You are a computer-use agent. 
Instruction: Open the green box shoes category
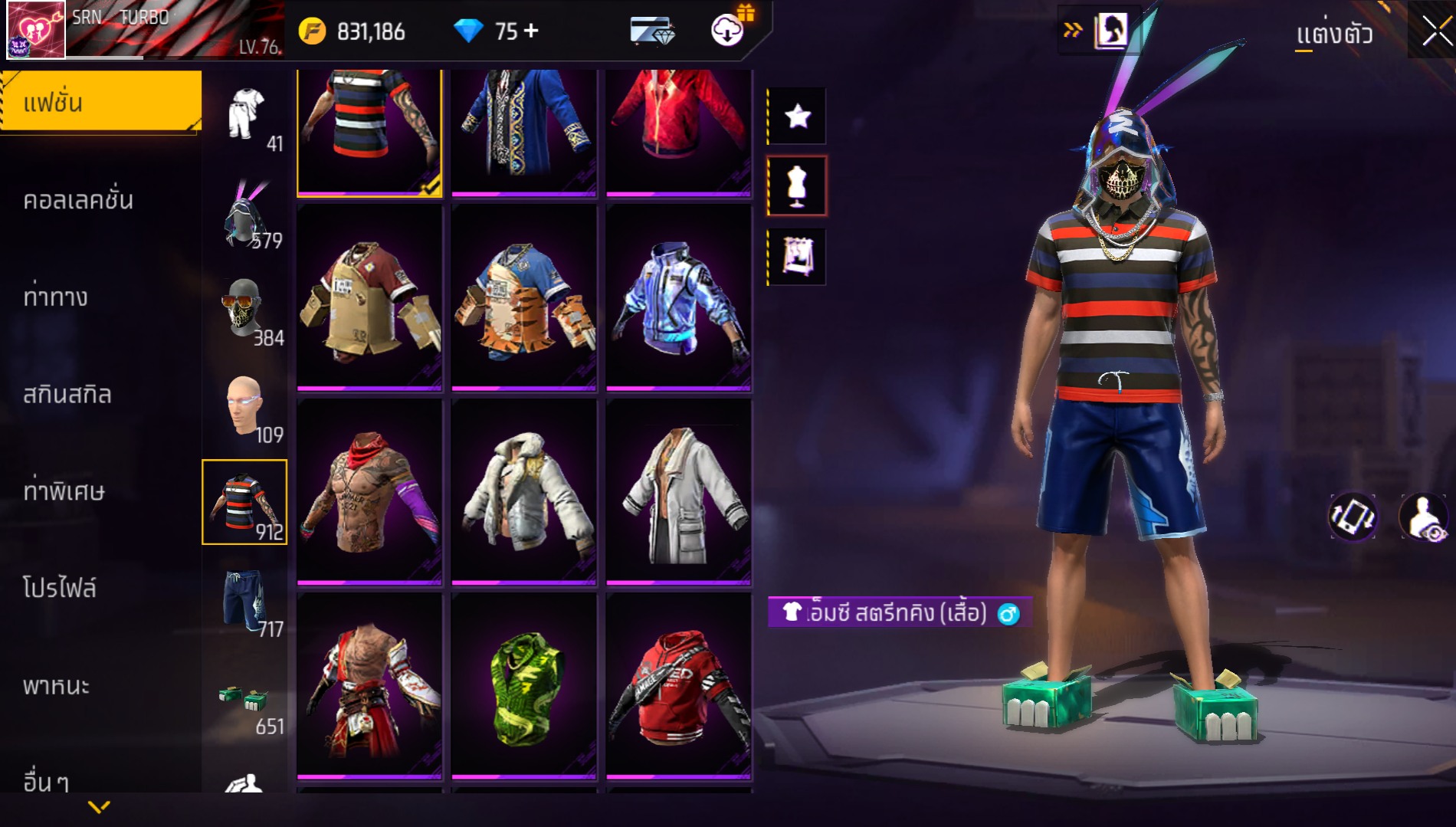244,701
